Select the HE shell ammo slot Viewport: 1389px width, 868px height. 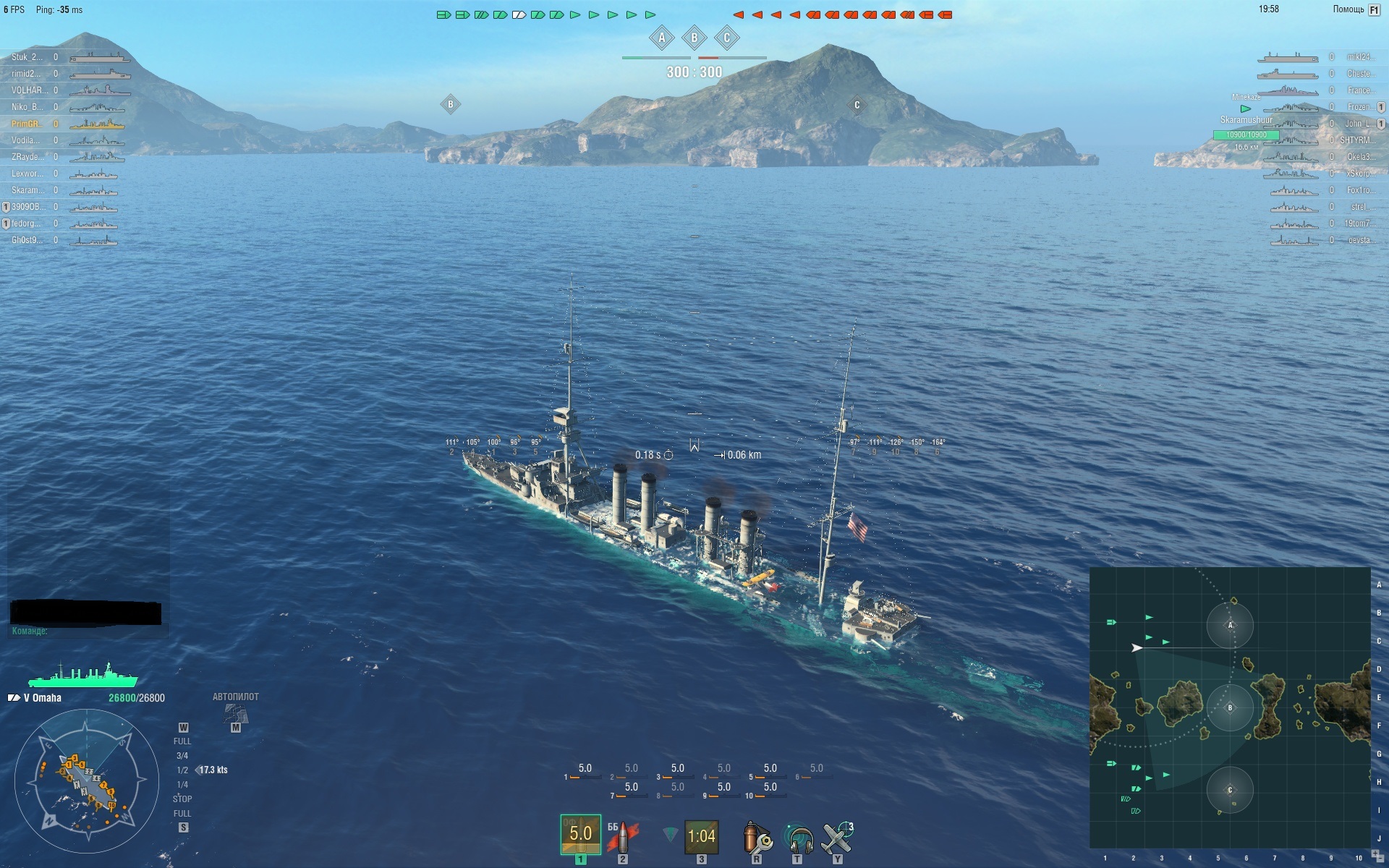point(580,834)
